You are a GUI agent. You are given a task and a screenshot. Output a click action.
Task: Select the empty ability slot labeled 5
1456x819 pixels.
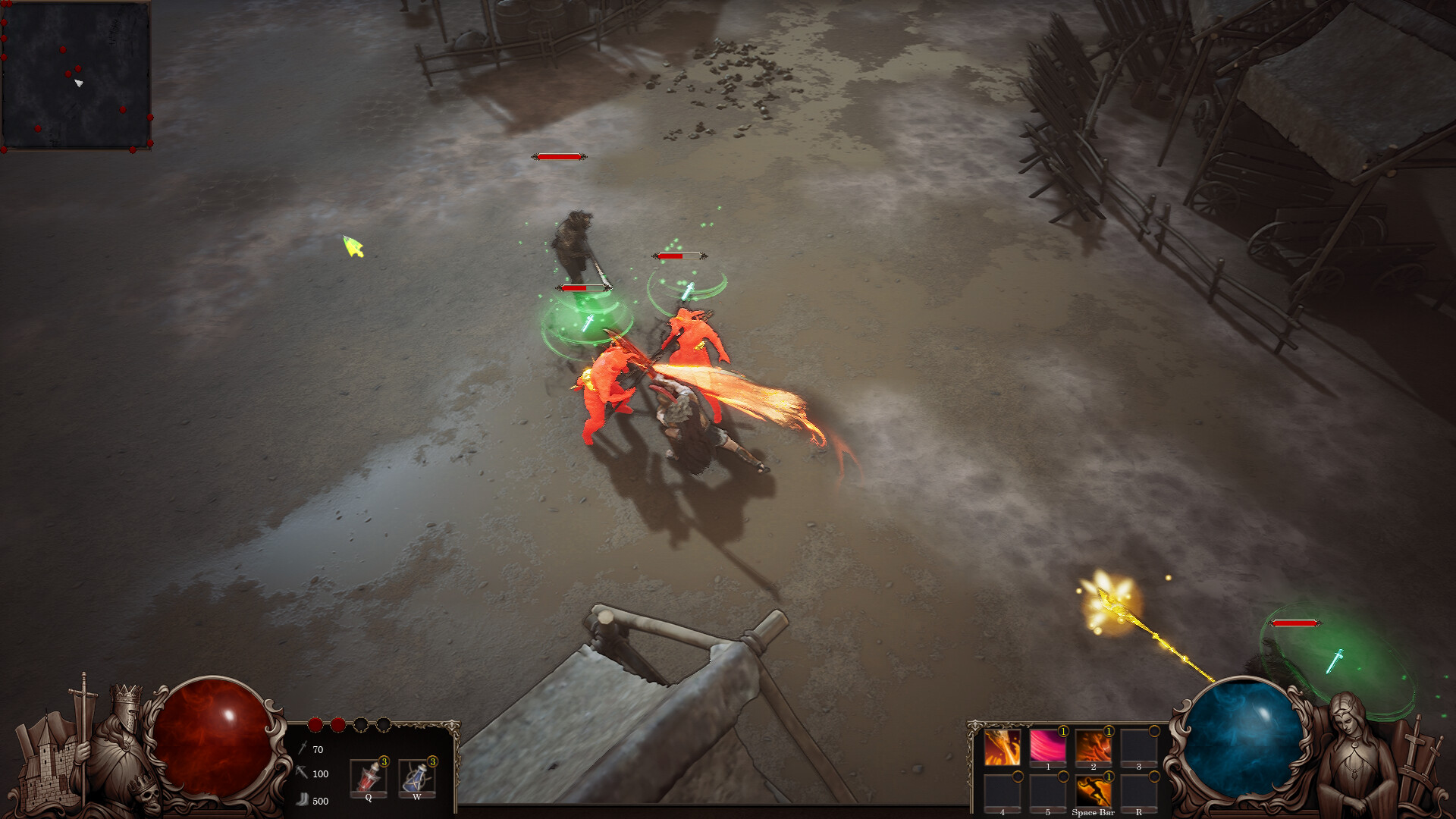point(1048,792)
